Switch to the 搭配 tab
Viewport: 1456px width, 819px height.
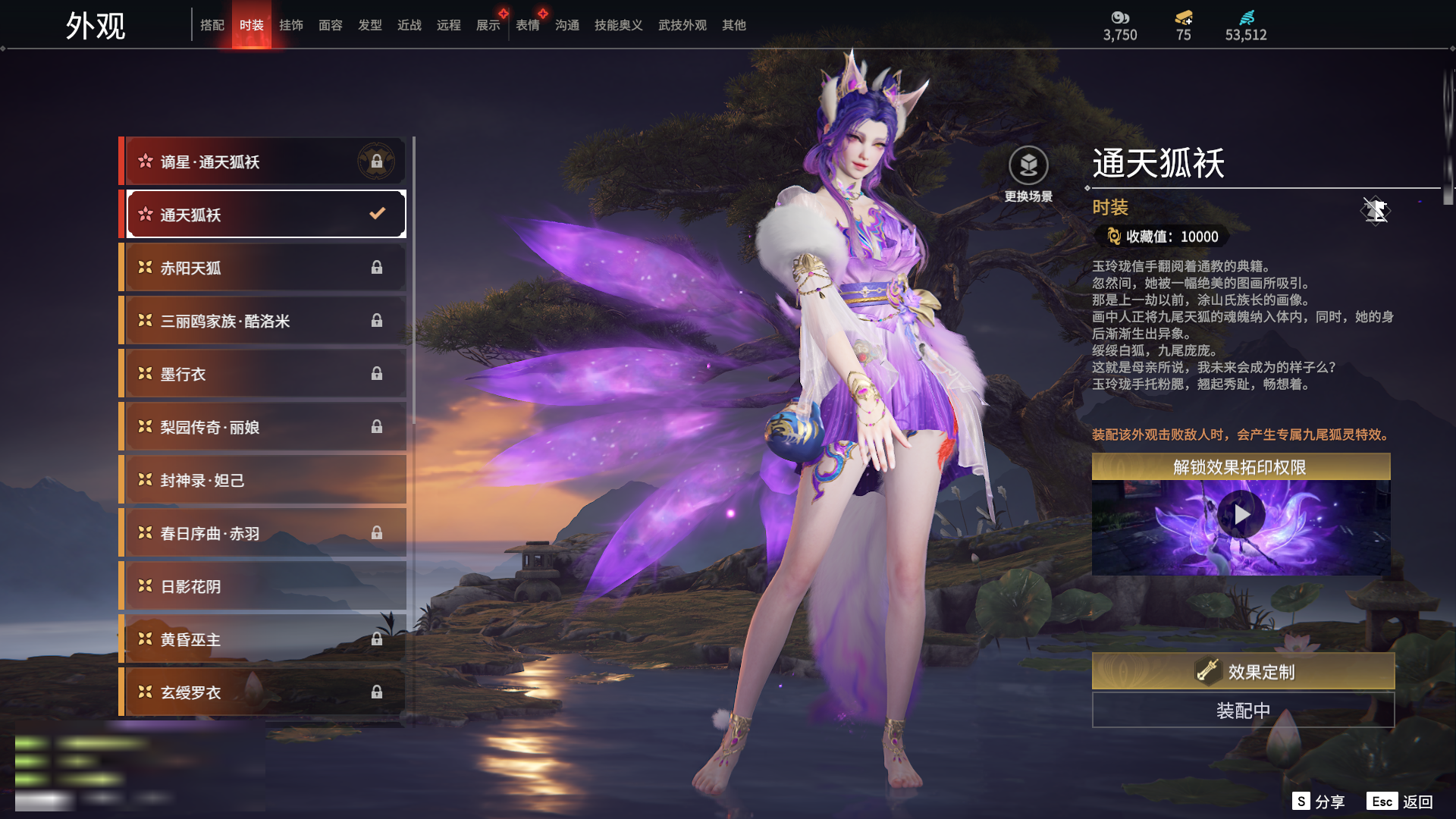tap(212, 25)
